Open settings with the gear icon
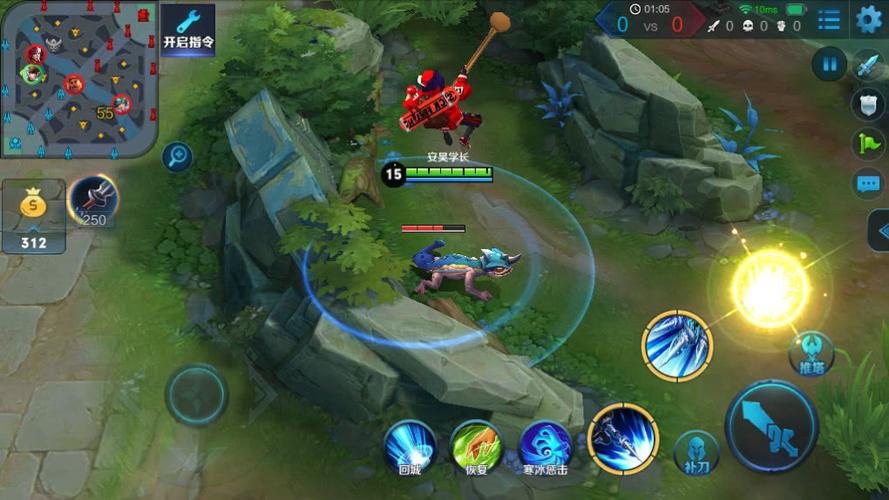The height and width of the screenshot is (500, 889). point(869,19)
